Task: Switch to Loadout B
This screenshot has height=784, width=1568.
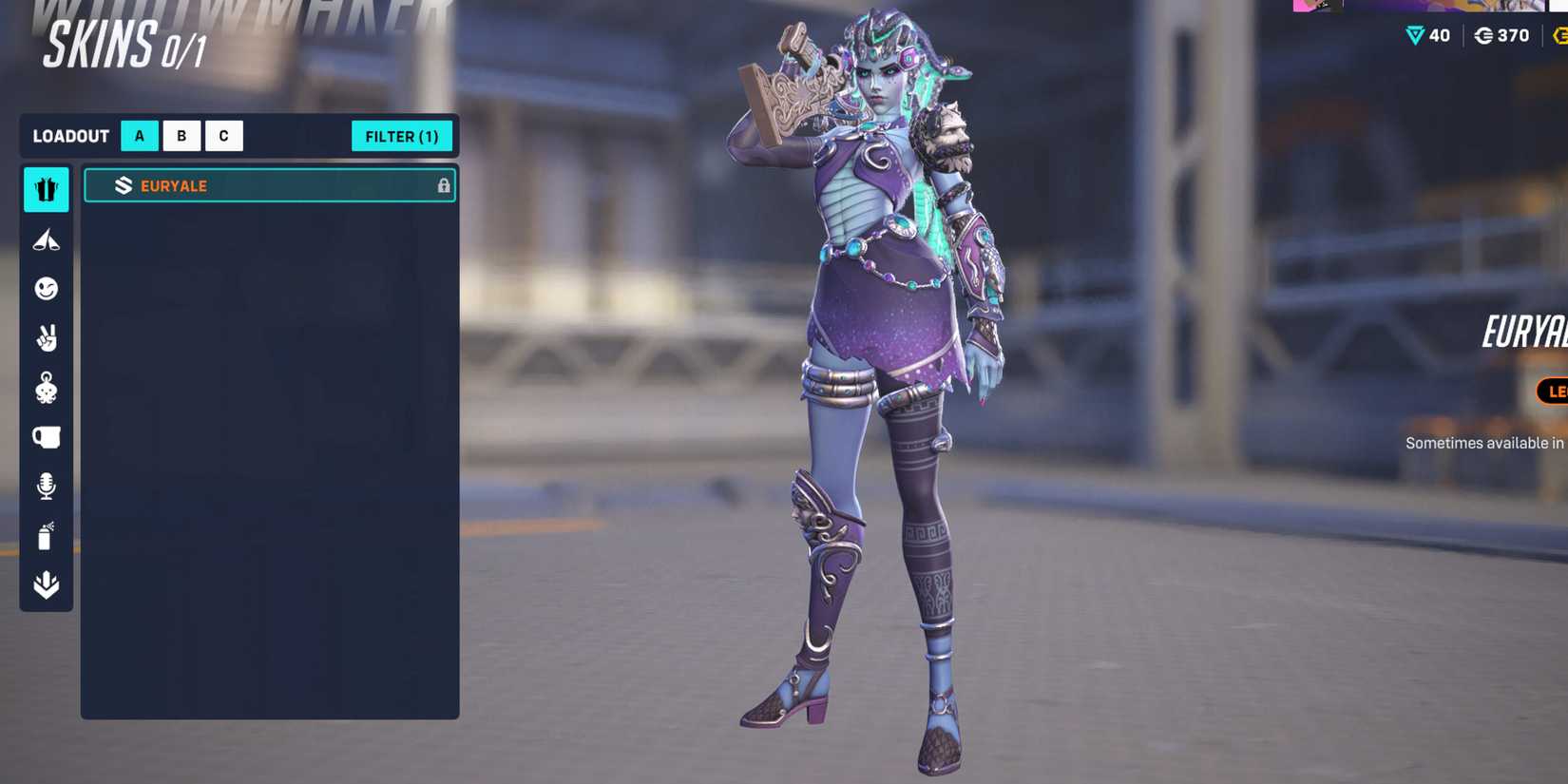Action: [x=181, y=136]
